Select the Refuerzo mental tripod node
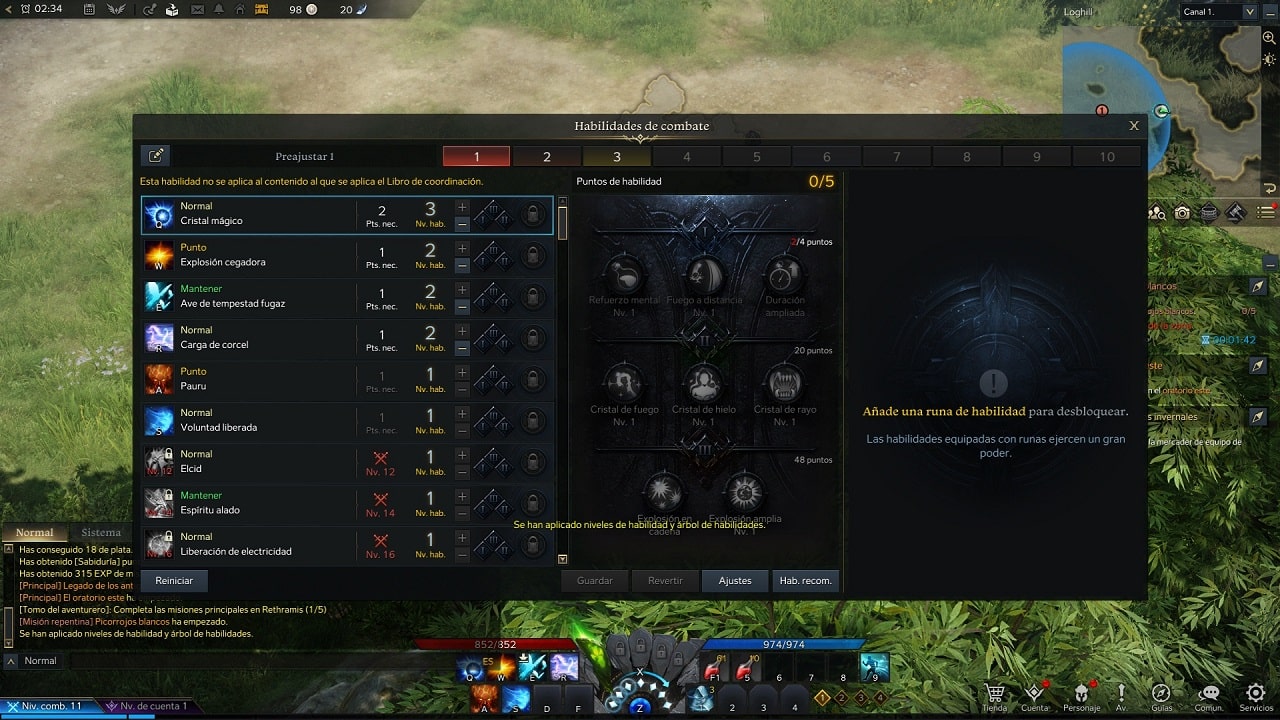1280x720 pixels. pos(625,275)
